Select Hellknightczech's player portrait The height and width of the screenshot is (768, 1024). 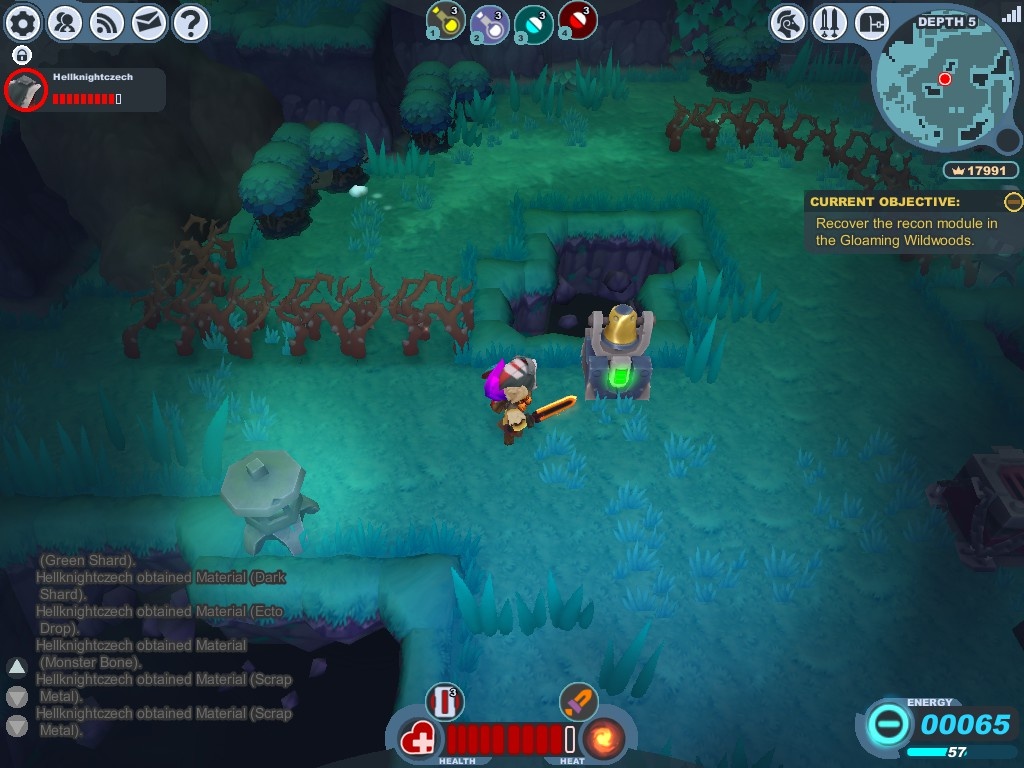(26, 91)
